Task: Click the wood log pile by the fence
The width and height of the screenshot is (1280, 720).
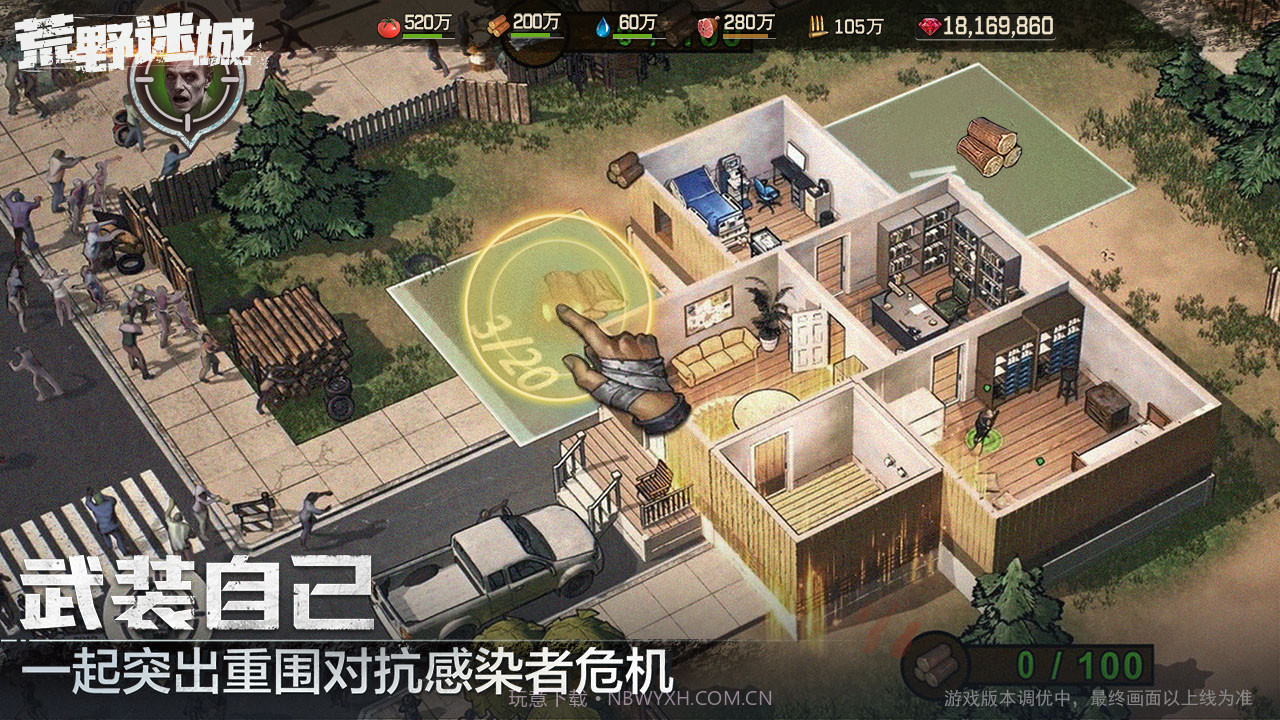Action: [290, 330]
